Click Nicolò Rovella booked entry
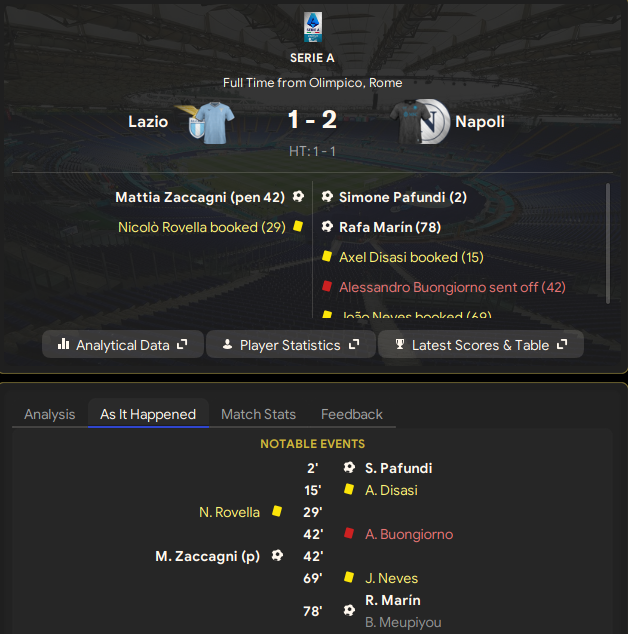628x634 pixels. click(x=202, y=227)
